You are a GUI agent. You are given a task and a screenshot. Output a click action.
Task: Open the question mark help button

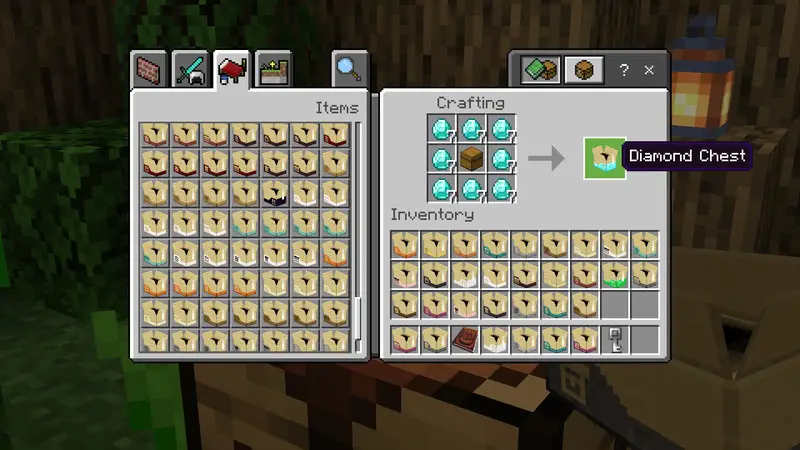[624, 70]
